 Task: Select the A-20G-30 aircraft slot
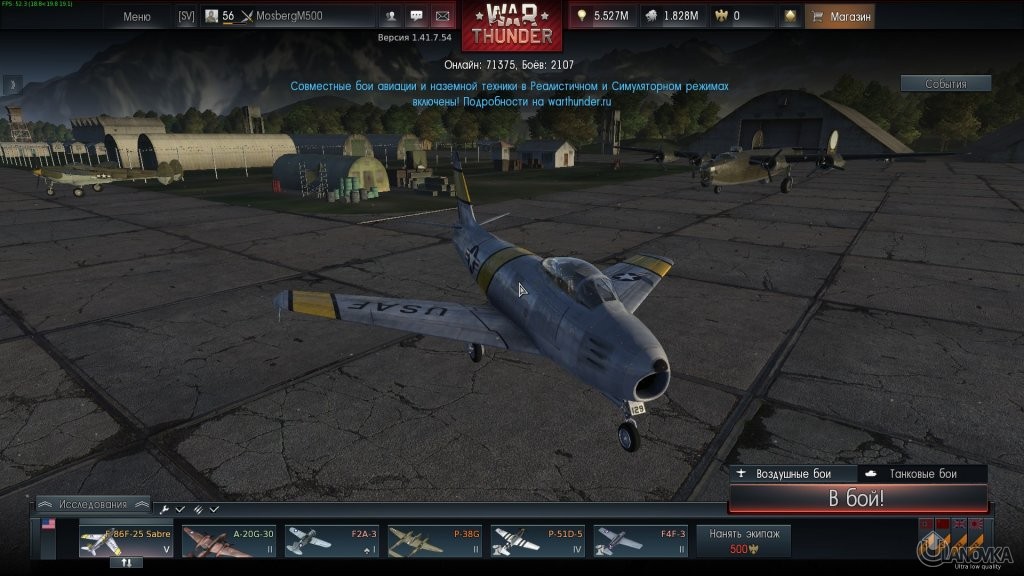pyautogui.click(x=229, y=541)
